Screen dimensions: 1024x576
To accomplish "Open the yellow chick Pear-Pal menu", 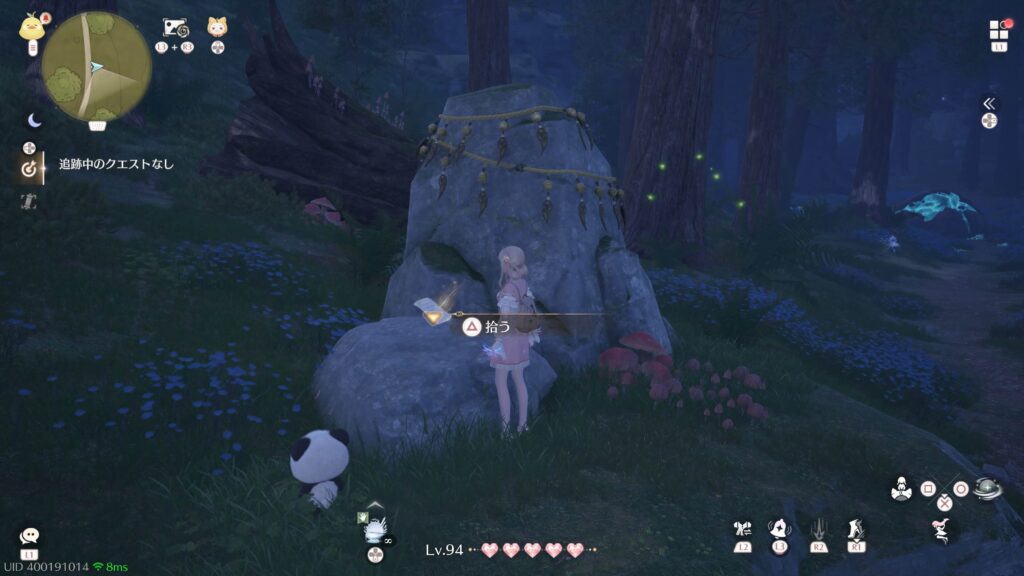I will pyautogui.click(x=30, y=27).
